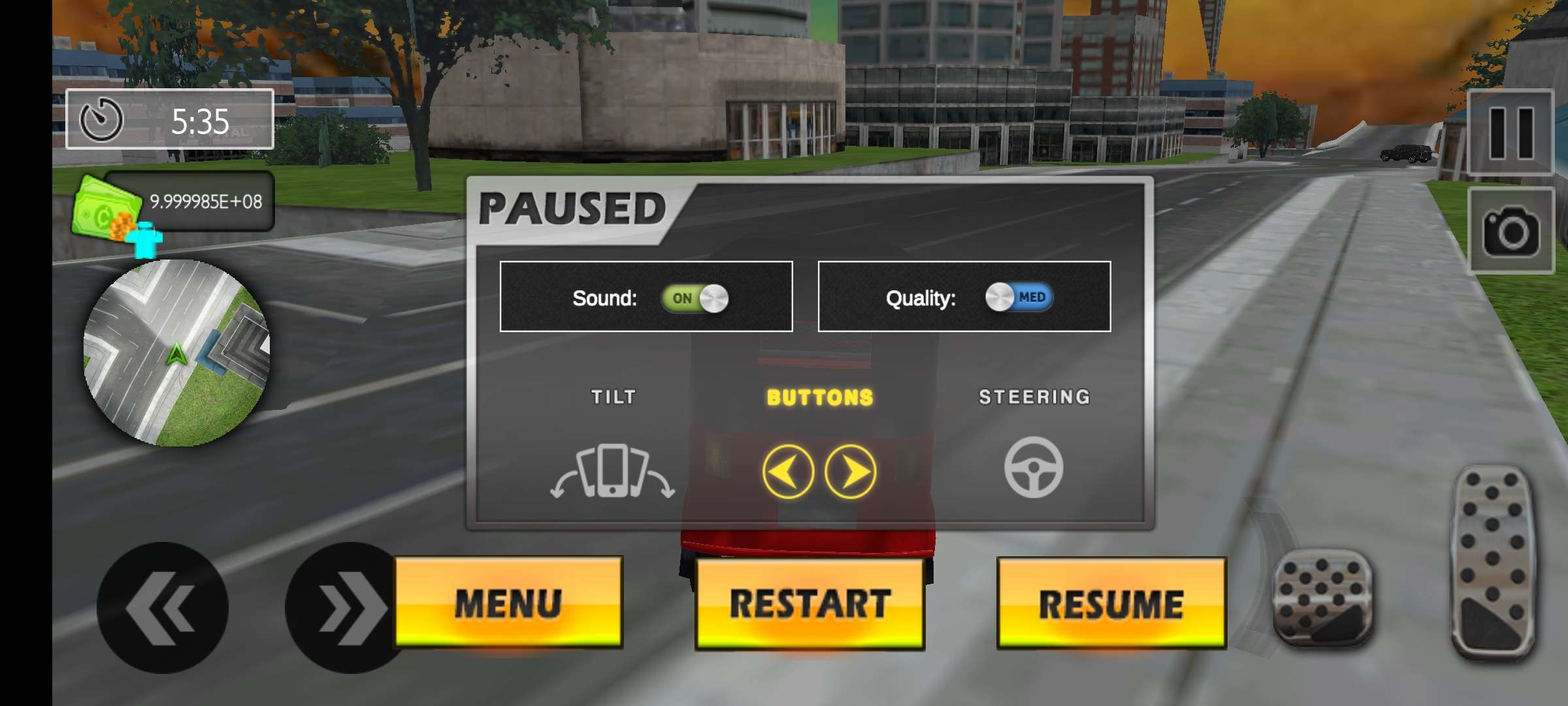
Task: Return to the main MENU
Action: [x=508, y=602]
